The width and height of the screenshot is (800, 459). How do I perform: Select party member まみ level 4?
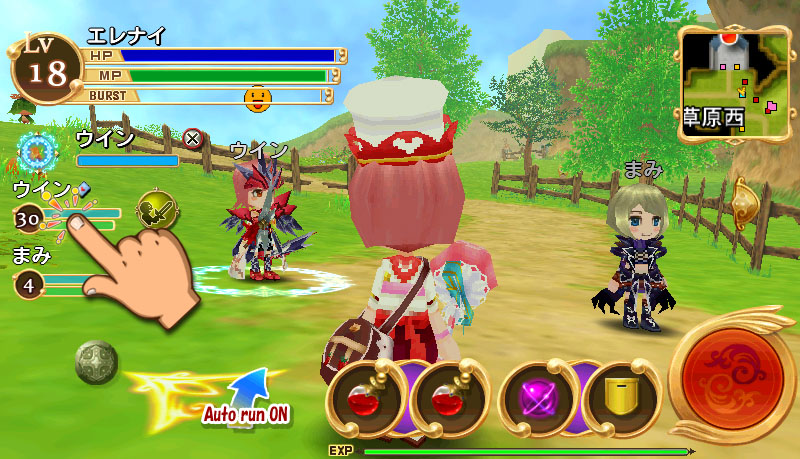(x=29, y=285)
